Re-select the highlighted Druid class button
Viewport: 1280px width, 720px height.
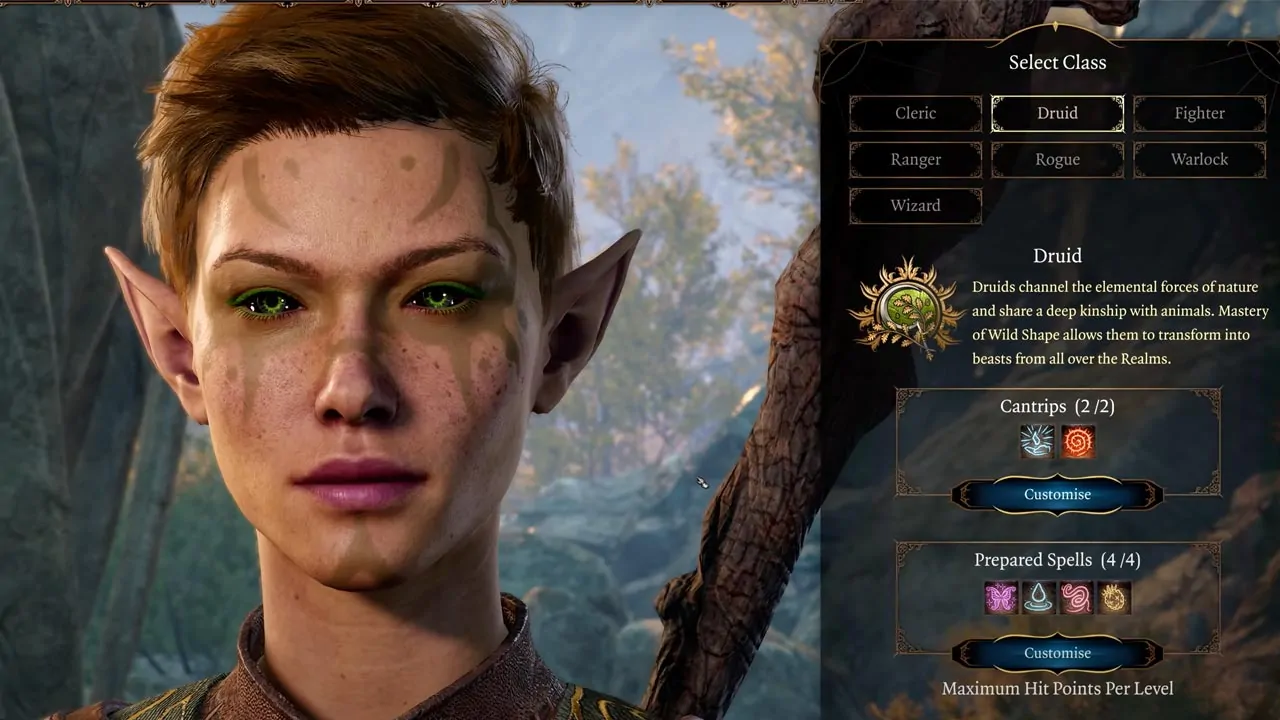point(1057,113)
